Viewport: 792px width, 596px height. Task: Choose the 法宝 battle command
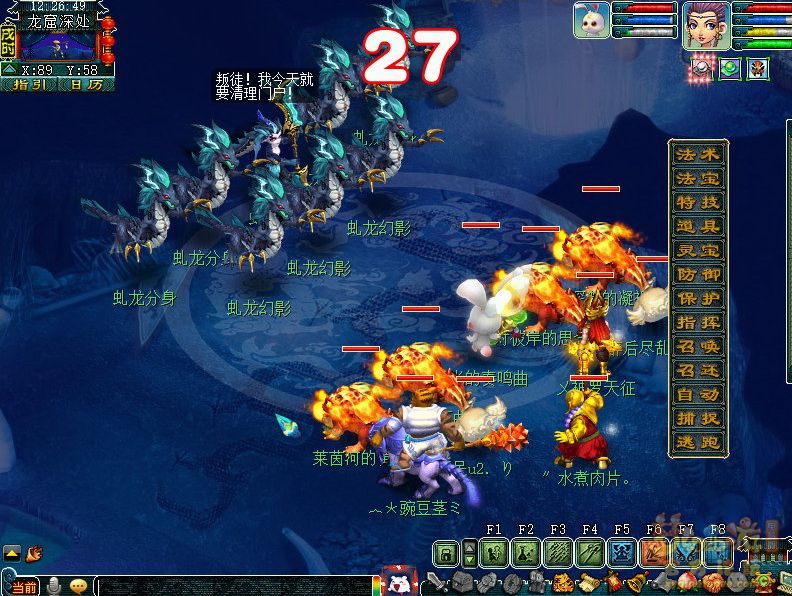pos(698,179)
